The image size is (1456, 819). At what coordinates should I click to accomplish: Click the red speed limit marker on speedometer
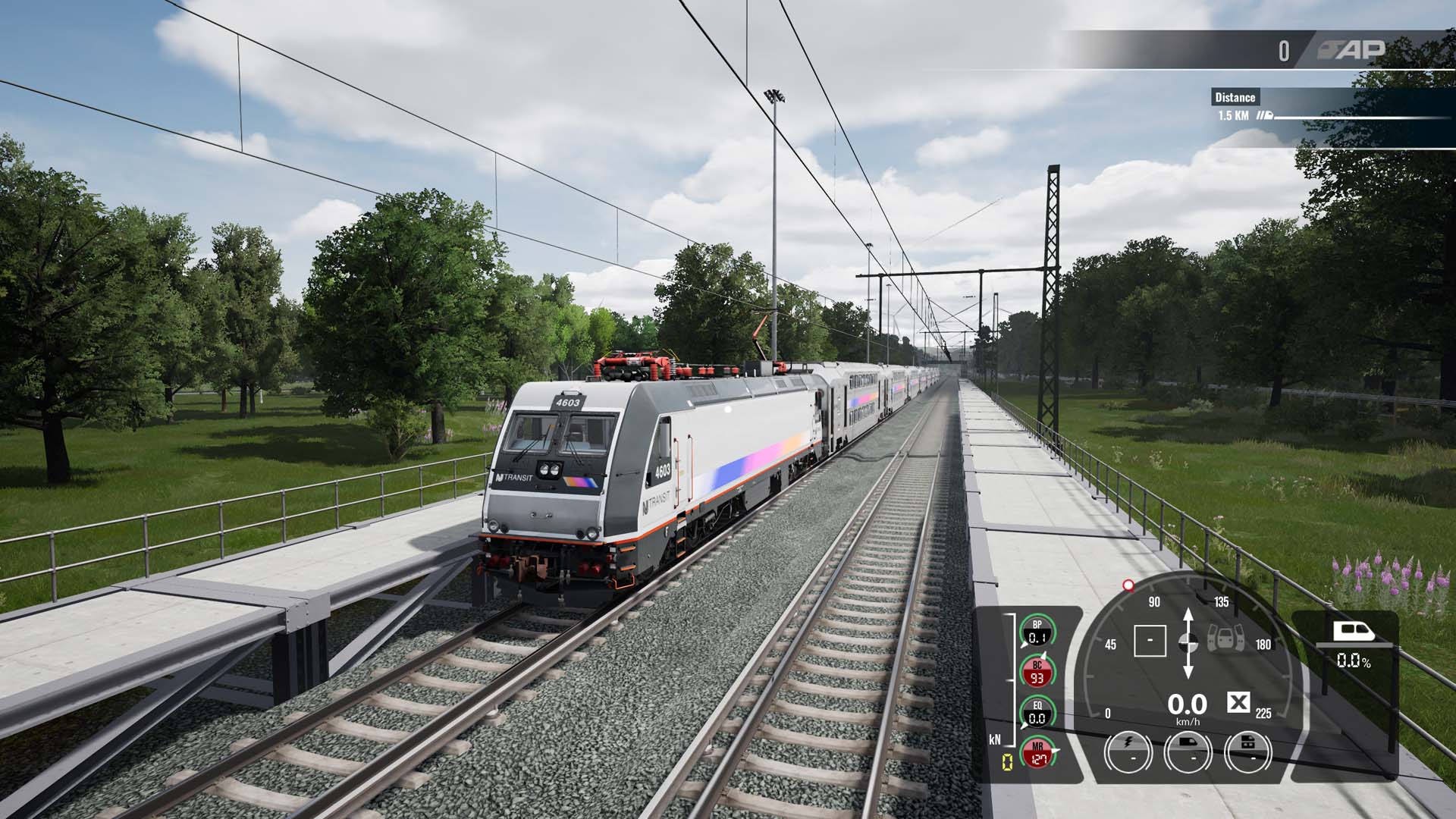[1128, 585]
